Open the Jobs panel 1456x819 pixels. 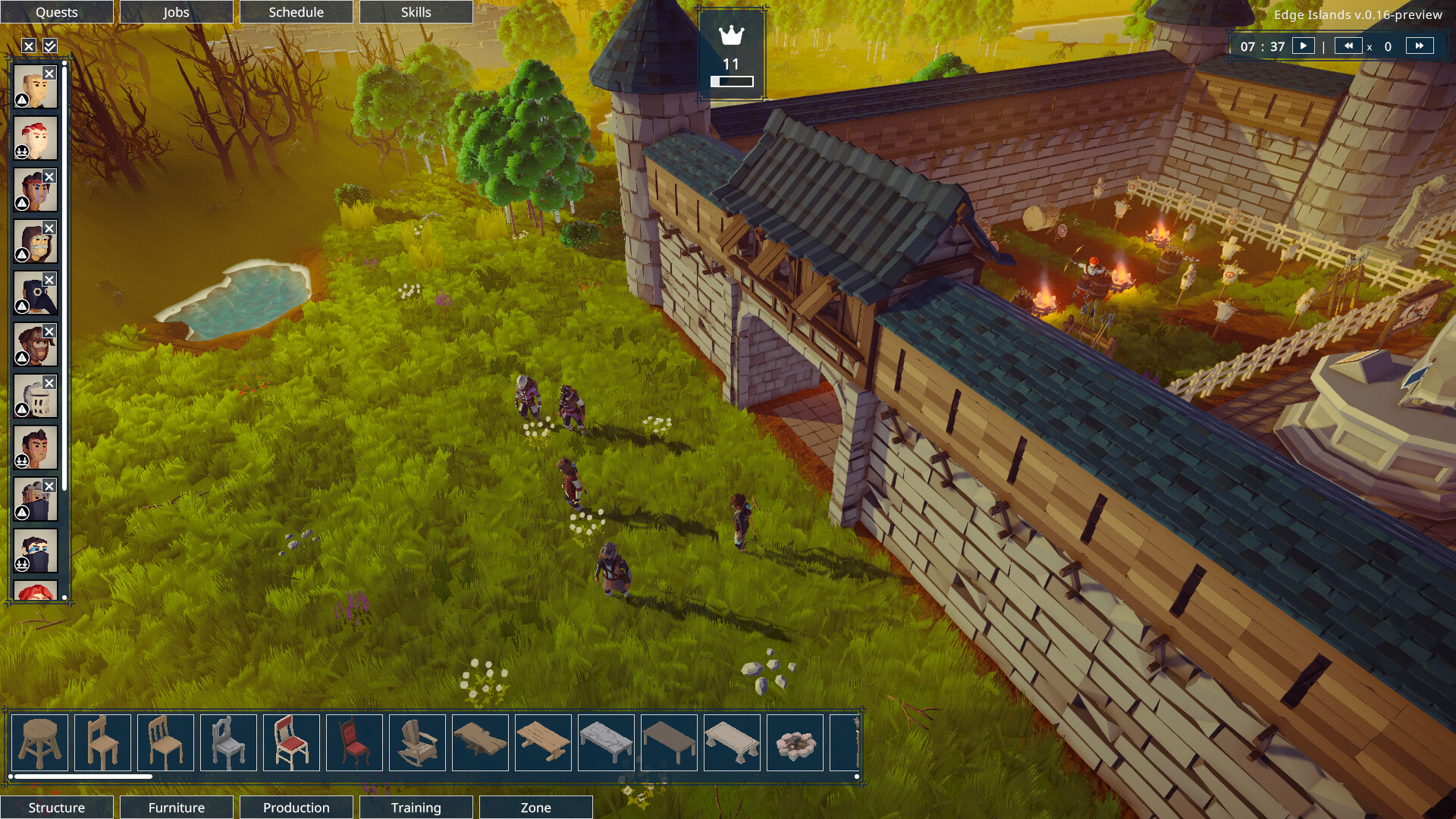pyautogui.click(x=176, y=12)
